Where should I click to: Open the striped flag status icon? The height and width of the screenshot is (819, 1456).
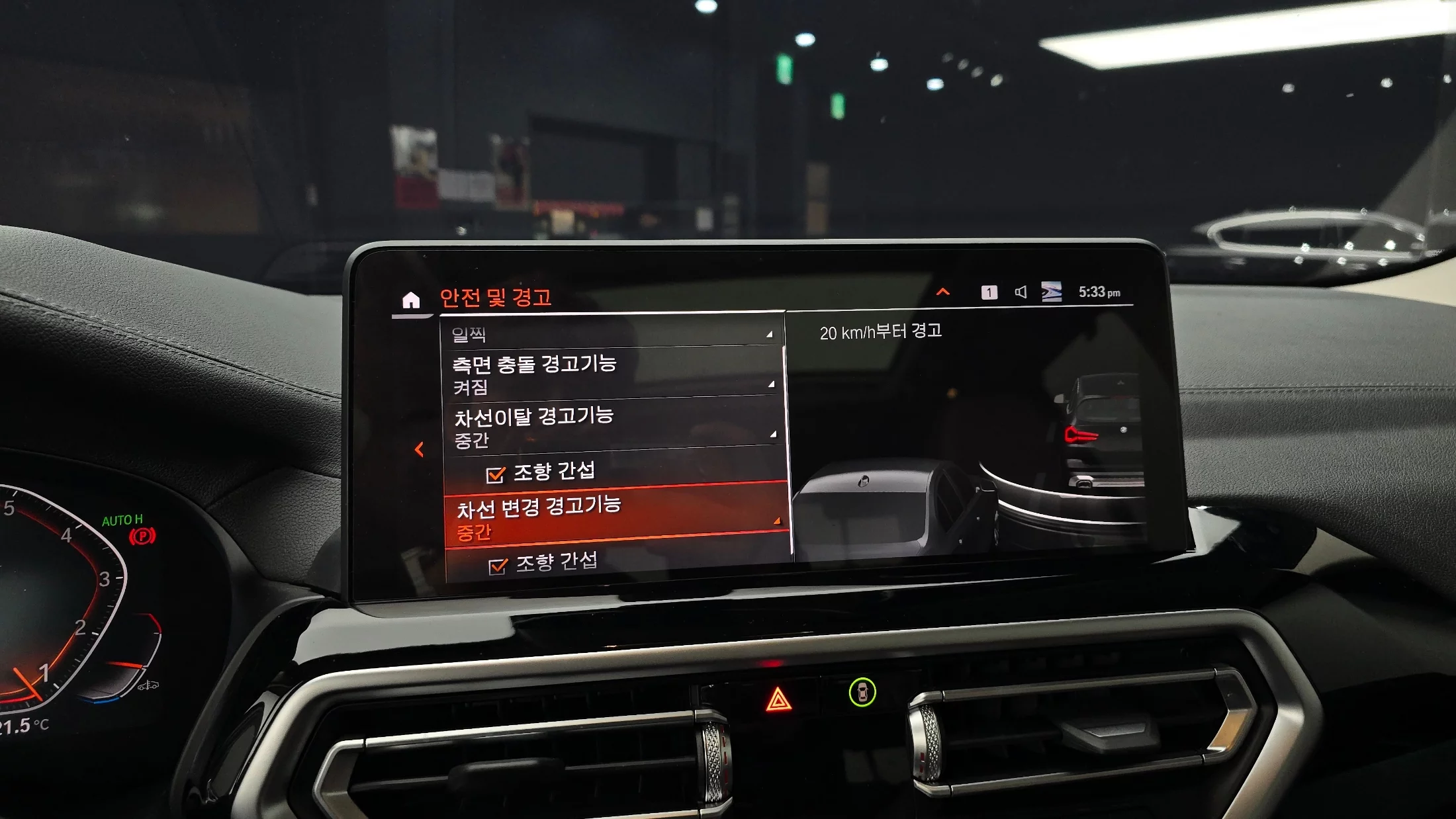tap(1051, 292)
